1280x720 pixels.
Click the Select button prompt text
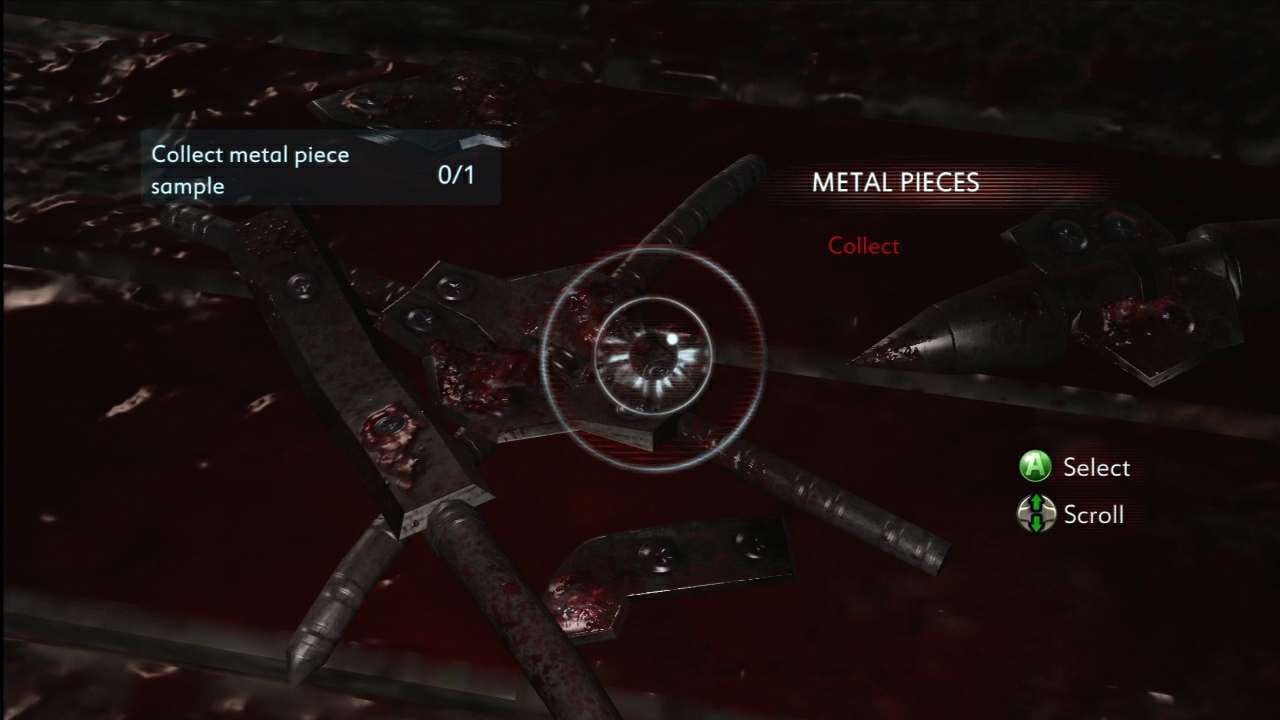1098,467
